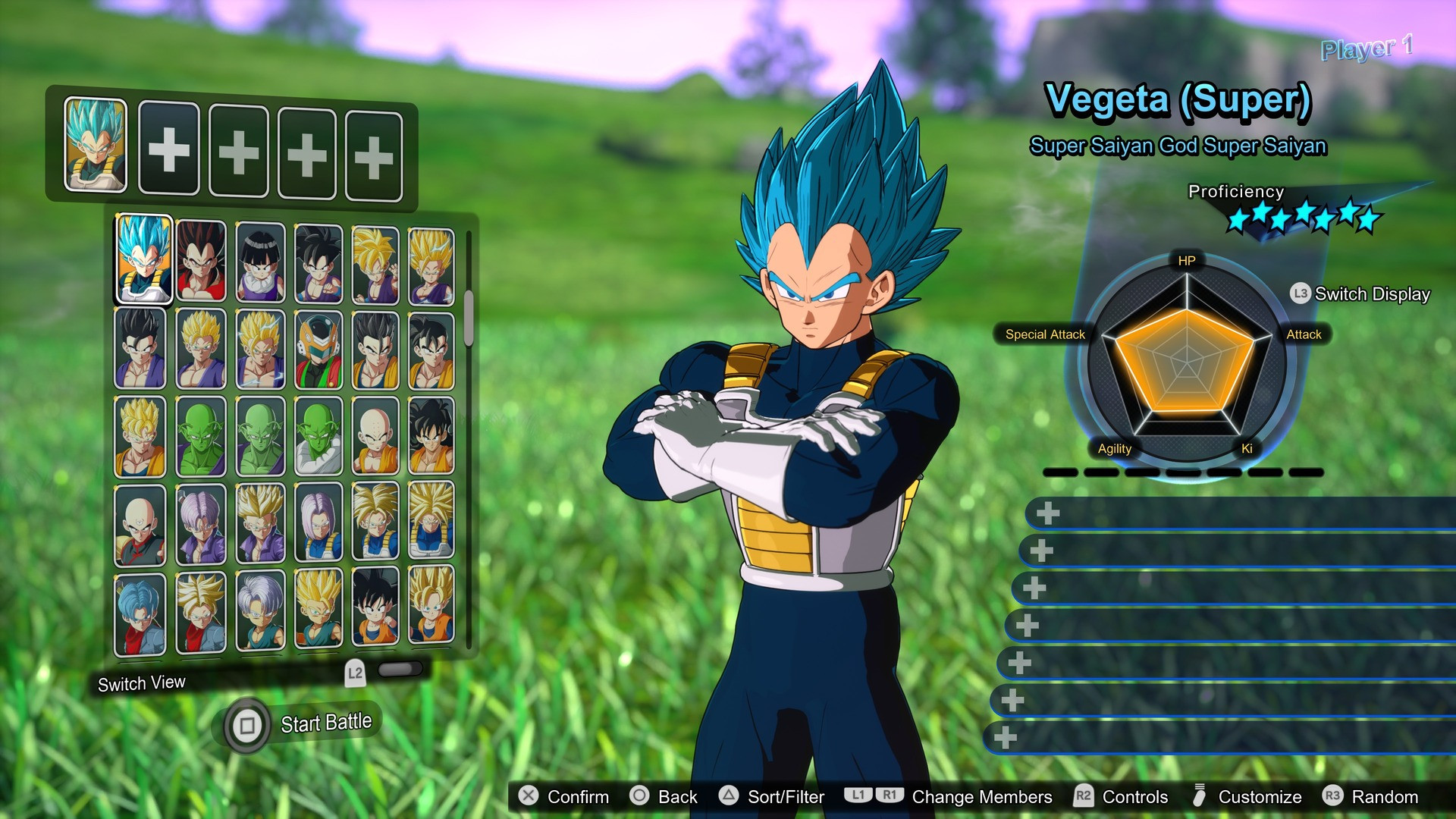Toggle Switch Display for the stat radar
Image resolution: width=1456 pixels, height=819 pixels.
click(x=1357, y=294)
